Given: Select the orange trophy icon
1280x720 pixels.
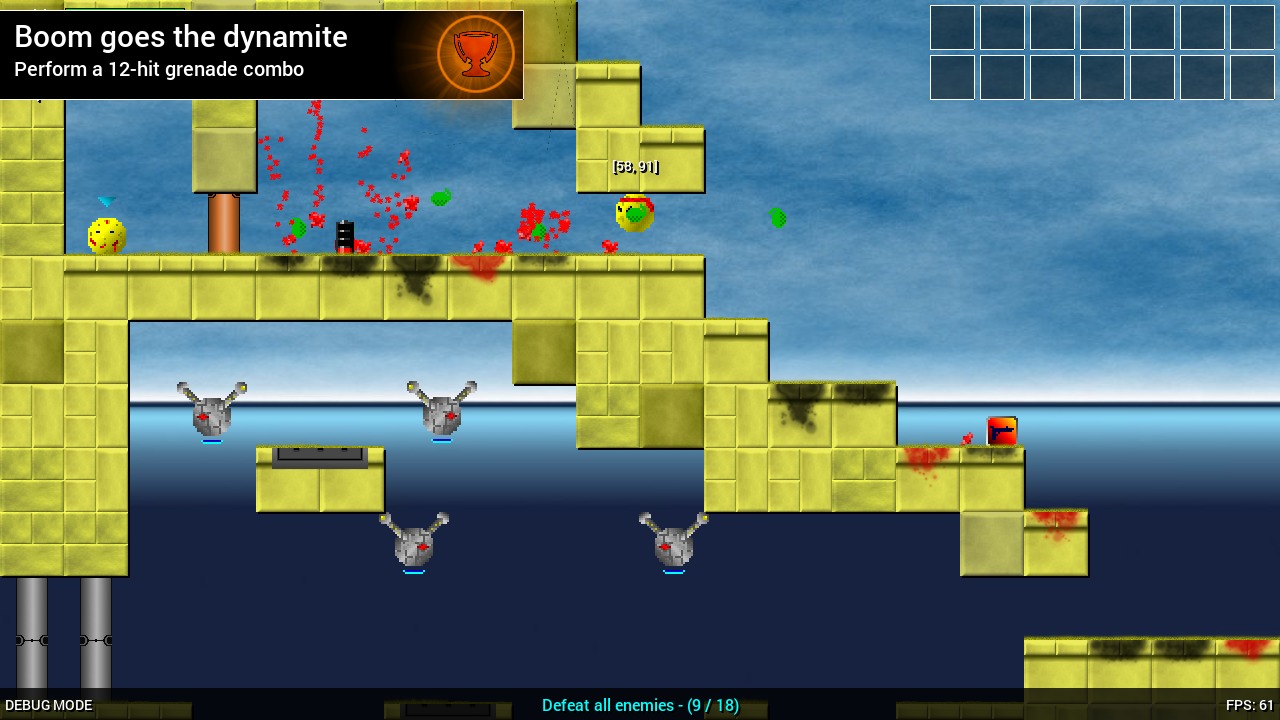Looking at the screenshot, I should pos(476,54).
